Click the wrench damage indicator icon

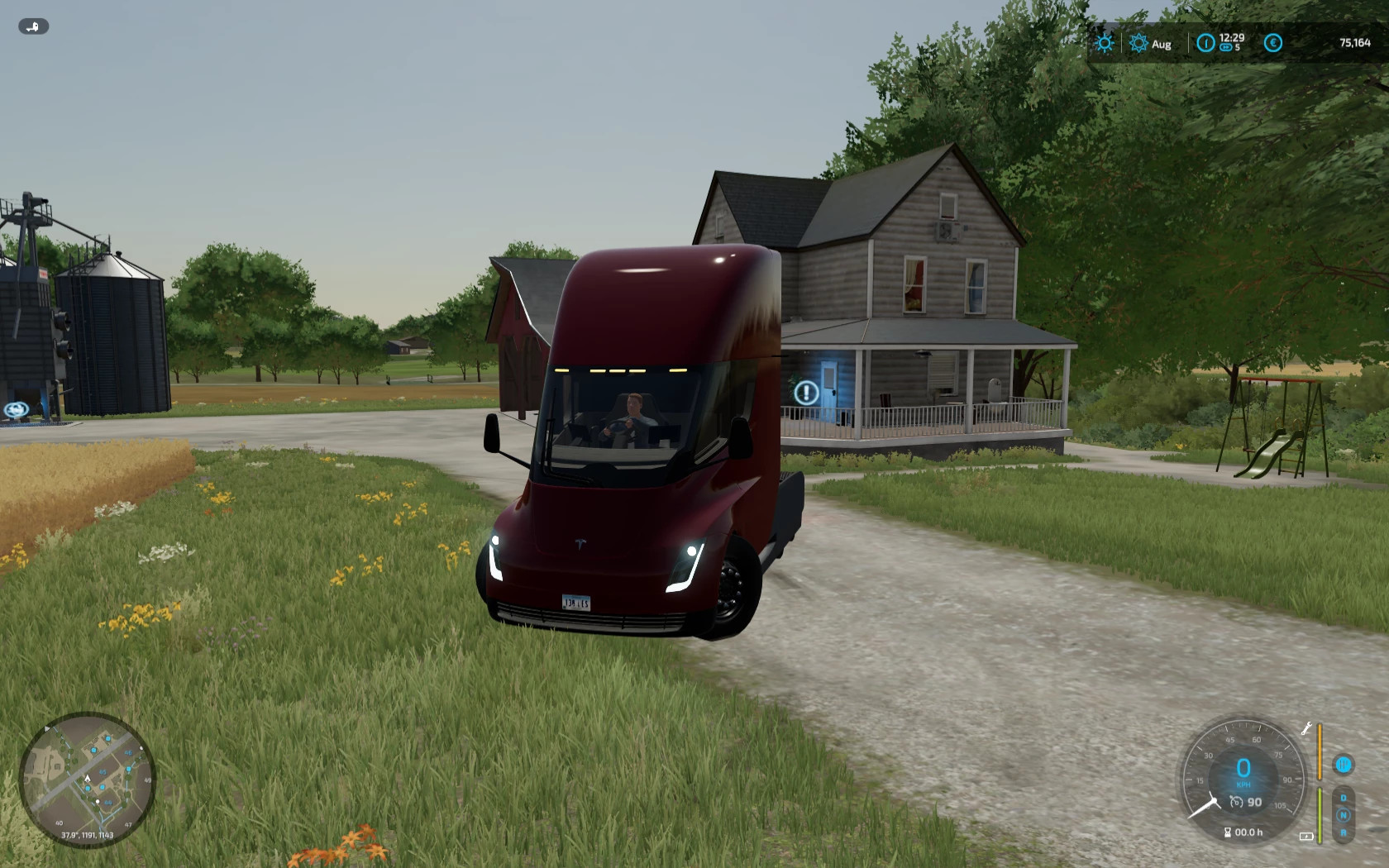point(1306,729)
